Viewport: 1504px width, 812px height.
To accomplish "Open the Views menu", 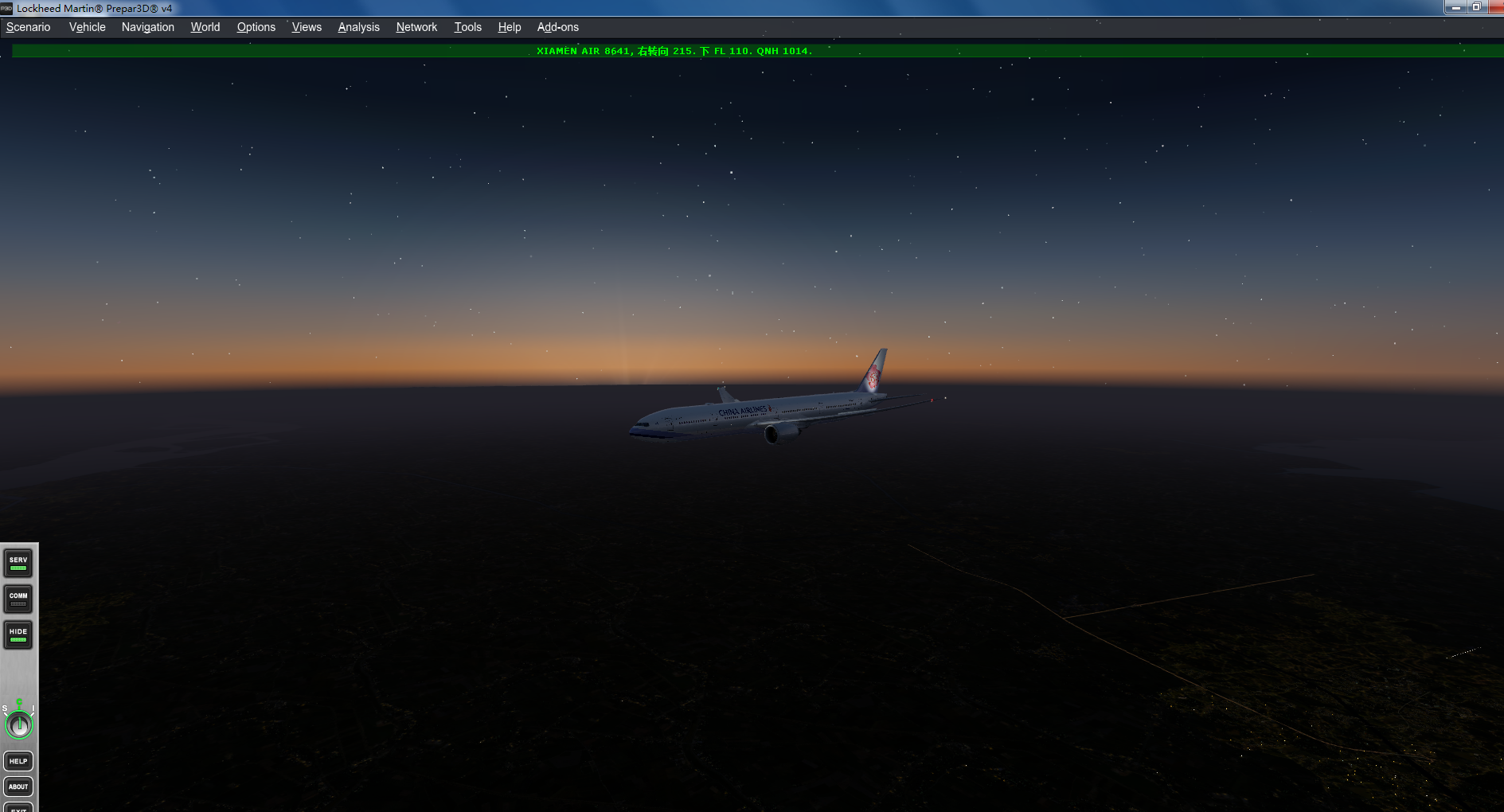I will [306, 26].
